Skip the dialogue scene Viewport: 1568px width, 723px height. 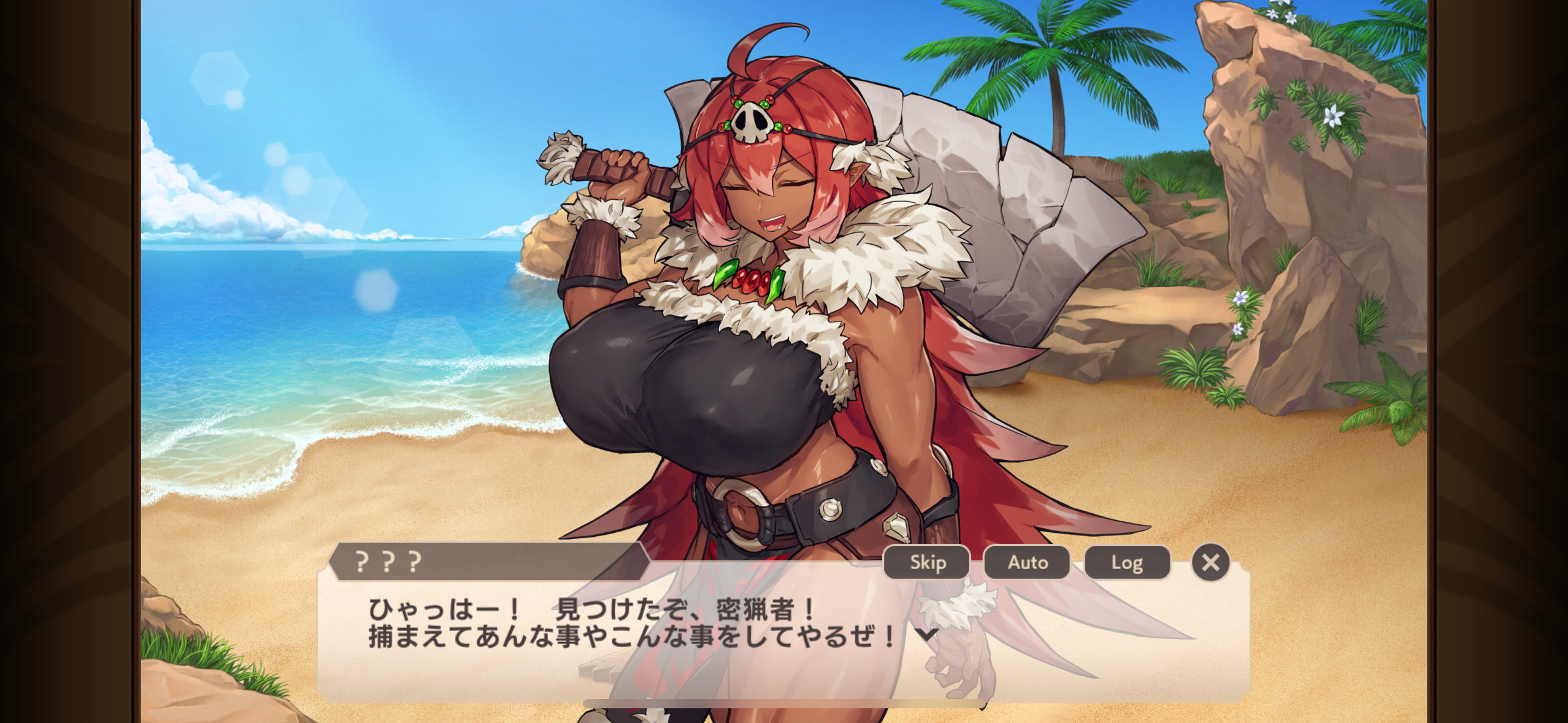pyautogui.click(x=927, y=562)
